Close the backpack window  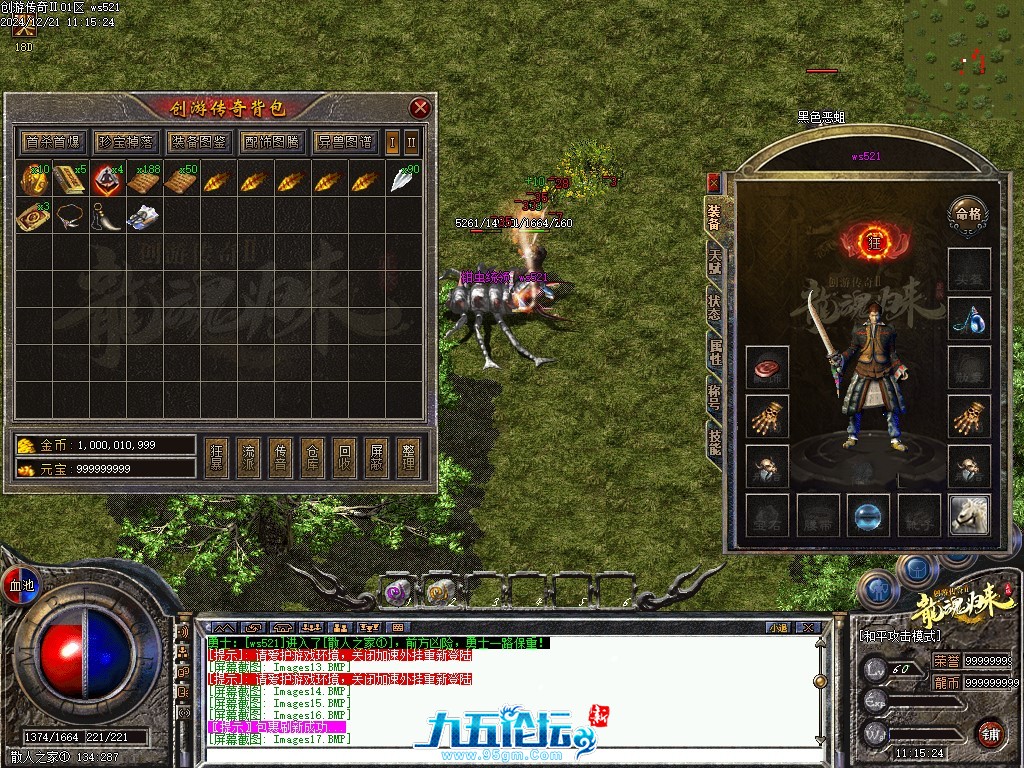[x=421, y=108]
